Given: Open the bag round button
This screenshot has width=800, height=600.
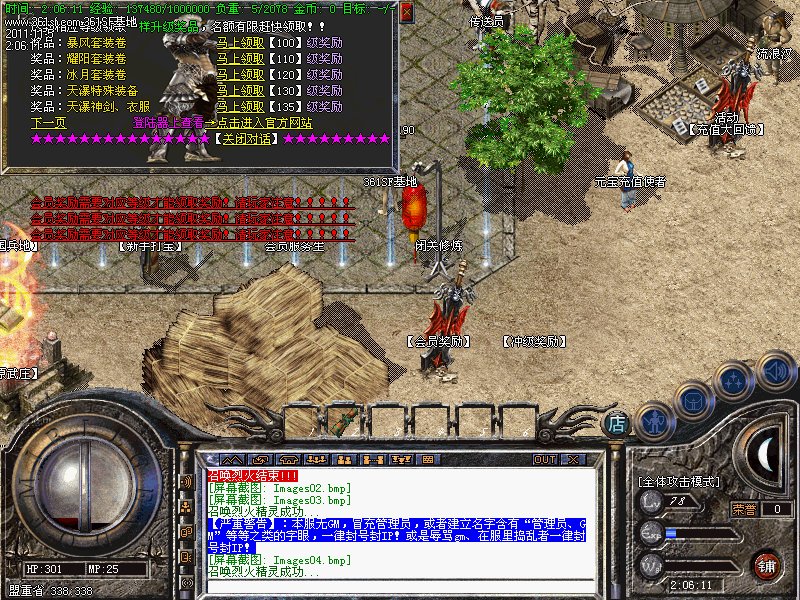Looking at the screenshot, I should pyautogui.click(x=694, y=400).
